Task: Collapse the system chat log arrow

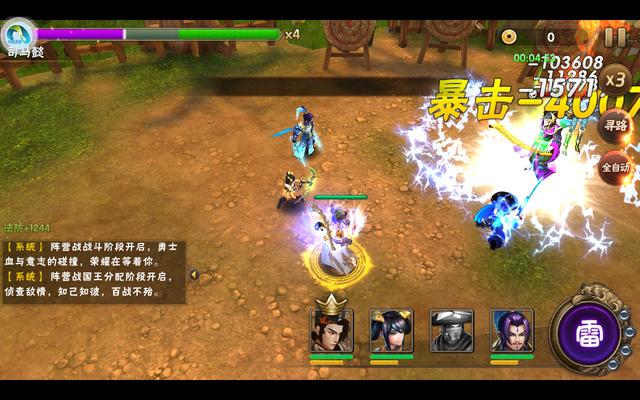Action: [194, 274]
